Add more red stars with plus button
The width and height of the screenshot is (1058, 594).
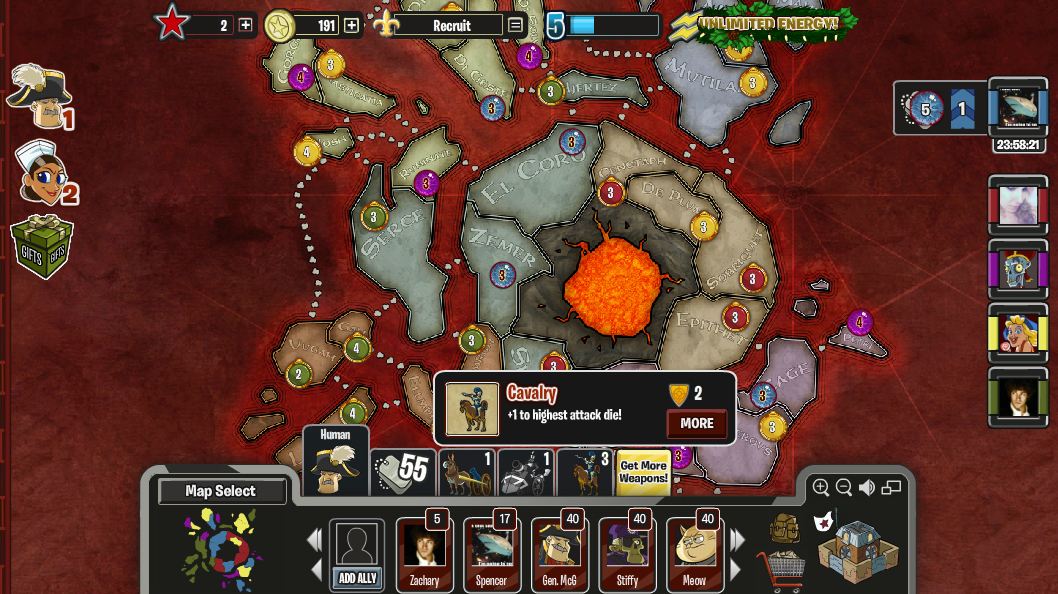click(x=245, y=25)
